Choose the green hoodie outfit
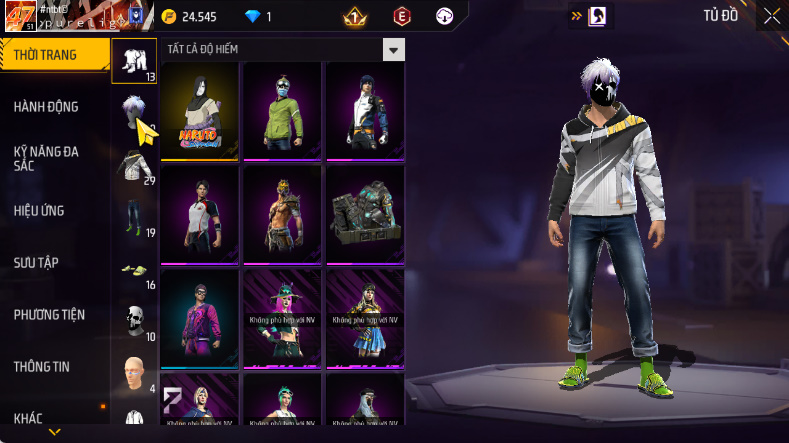The width and height of the screenshot is (789, 443). click(282, 110)
